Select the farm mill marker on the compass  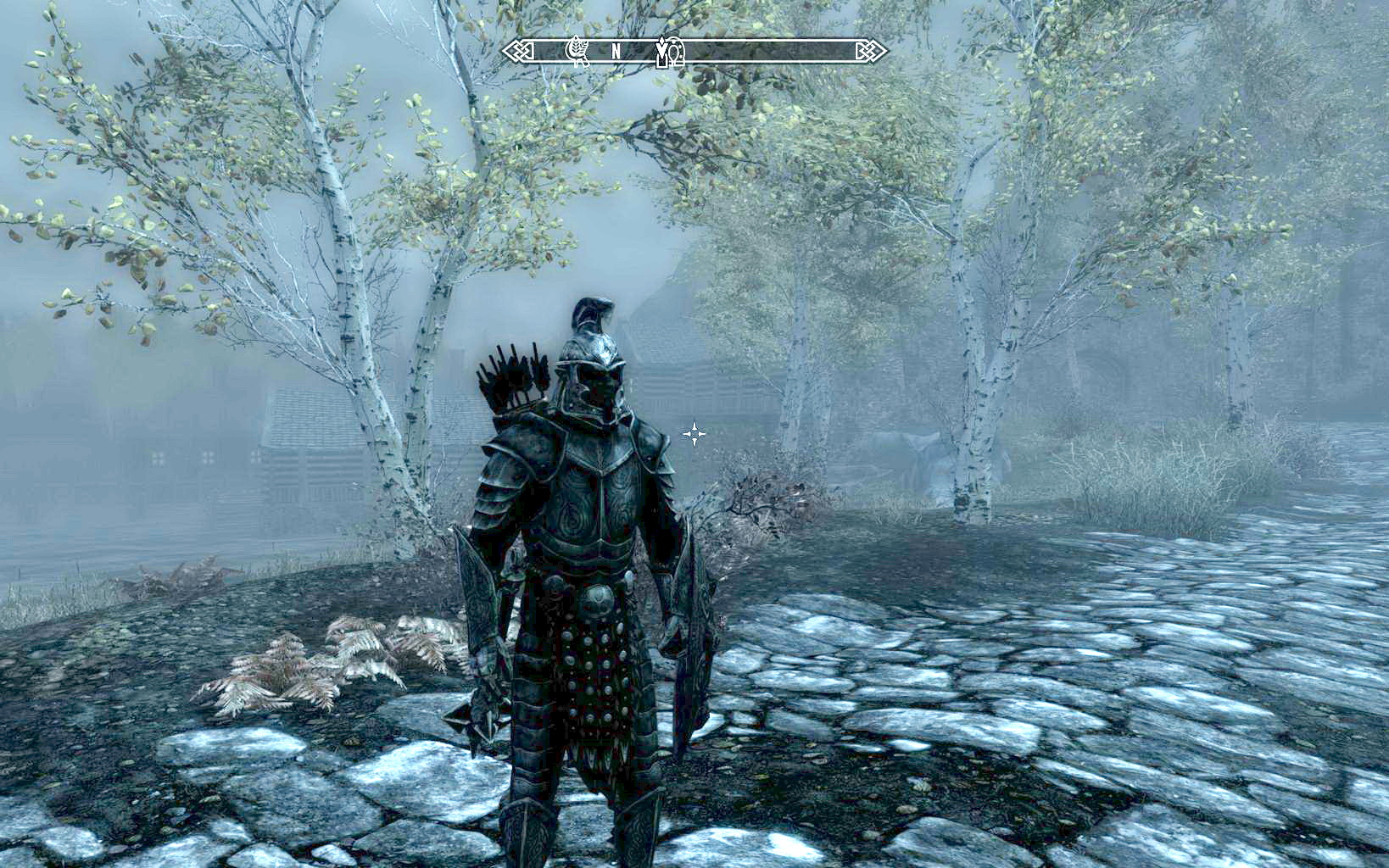(577, 51)
